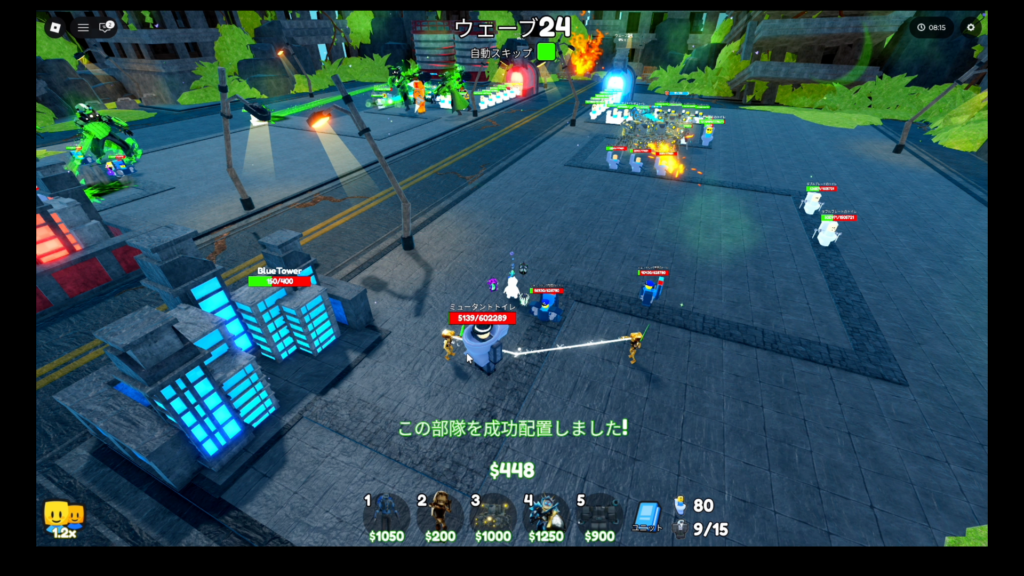Select unit slot 1 costing $1050
This screenshot has height=576, width=1024.
click(x=386, y=514)
